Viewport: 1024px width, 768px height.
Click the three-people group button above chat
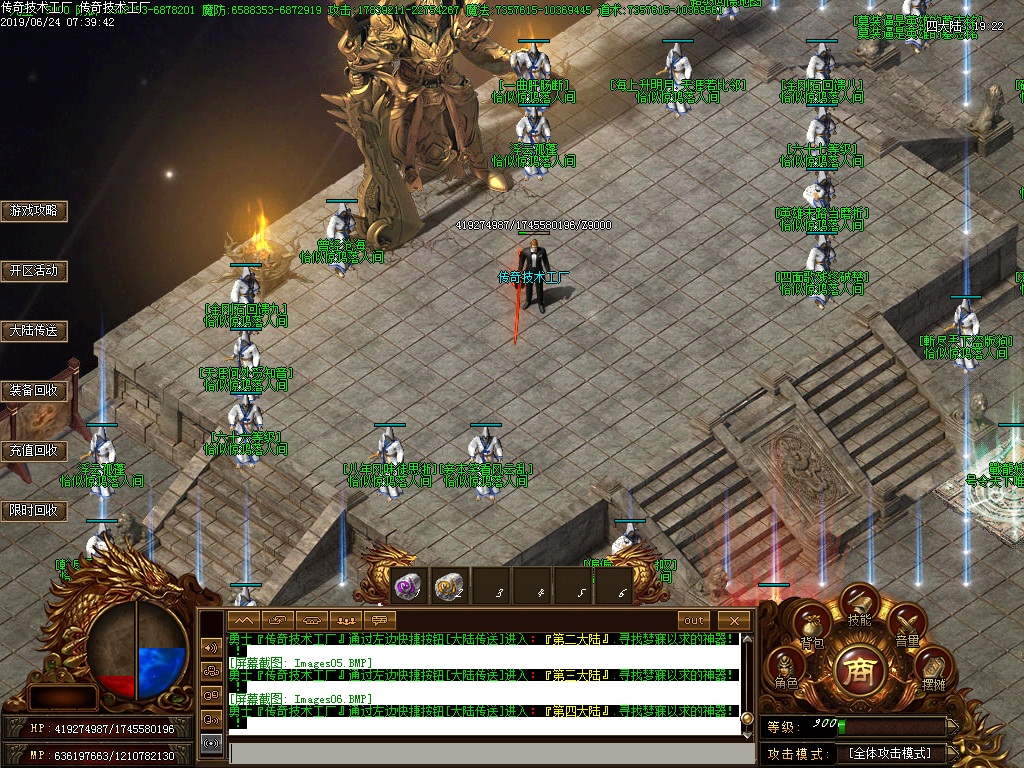(x=346, y=621)
